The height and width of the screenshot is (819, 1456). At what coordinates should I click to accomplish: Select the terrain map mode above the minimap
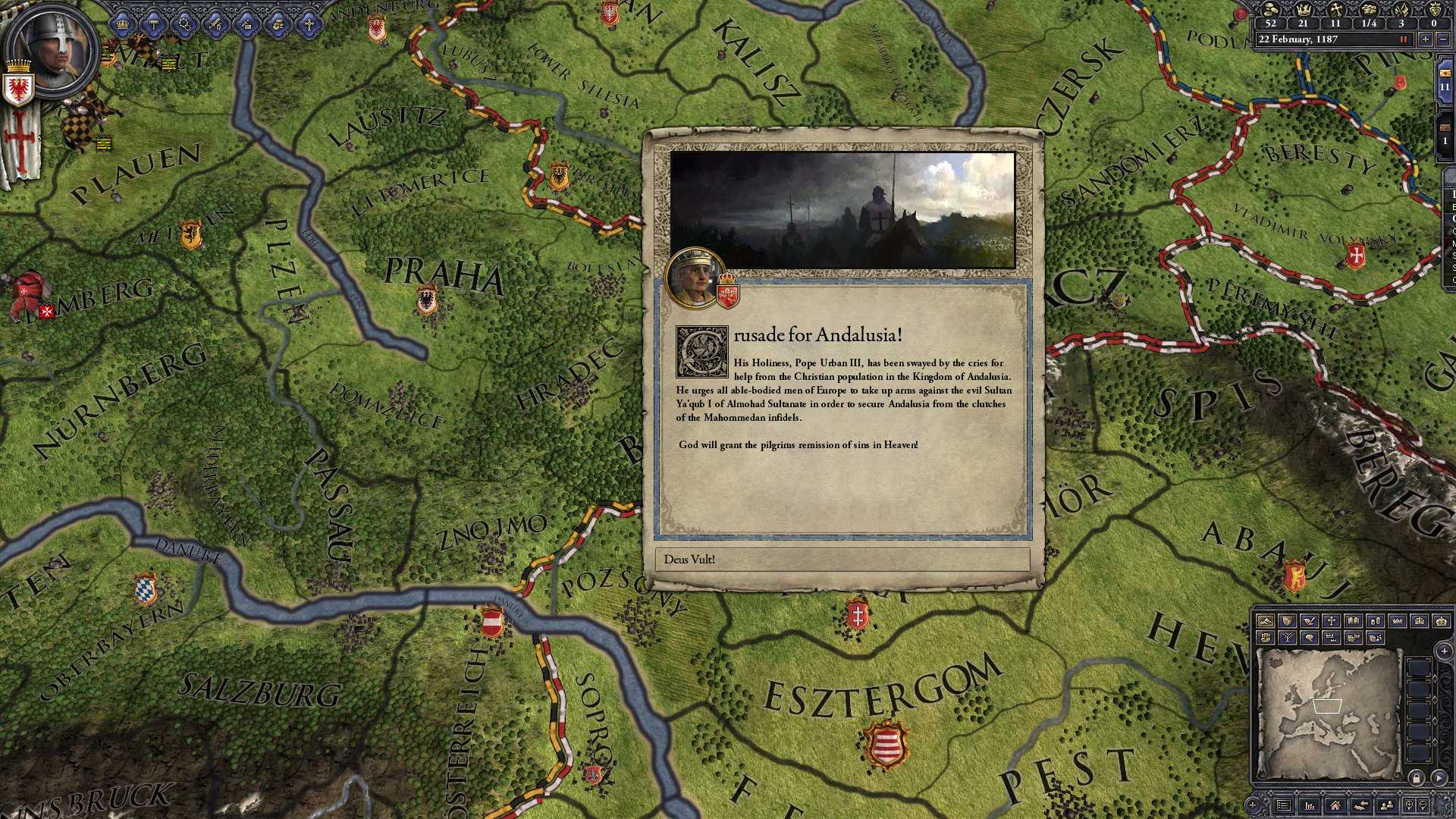[1265, 621]
